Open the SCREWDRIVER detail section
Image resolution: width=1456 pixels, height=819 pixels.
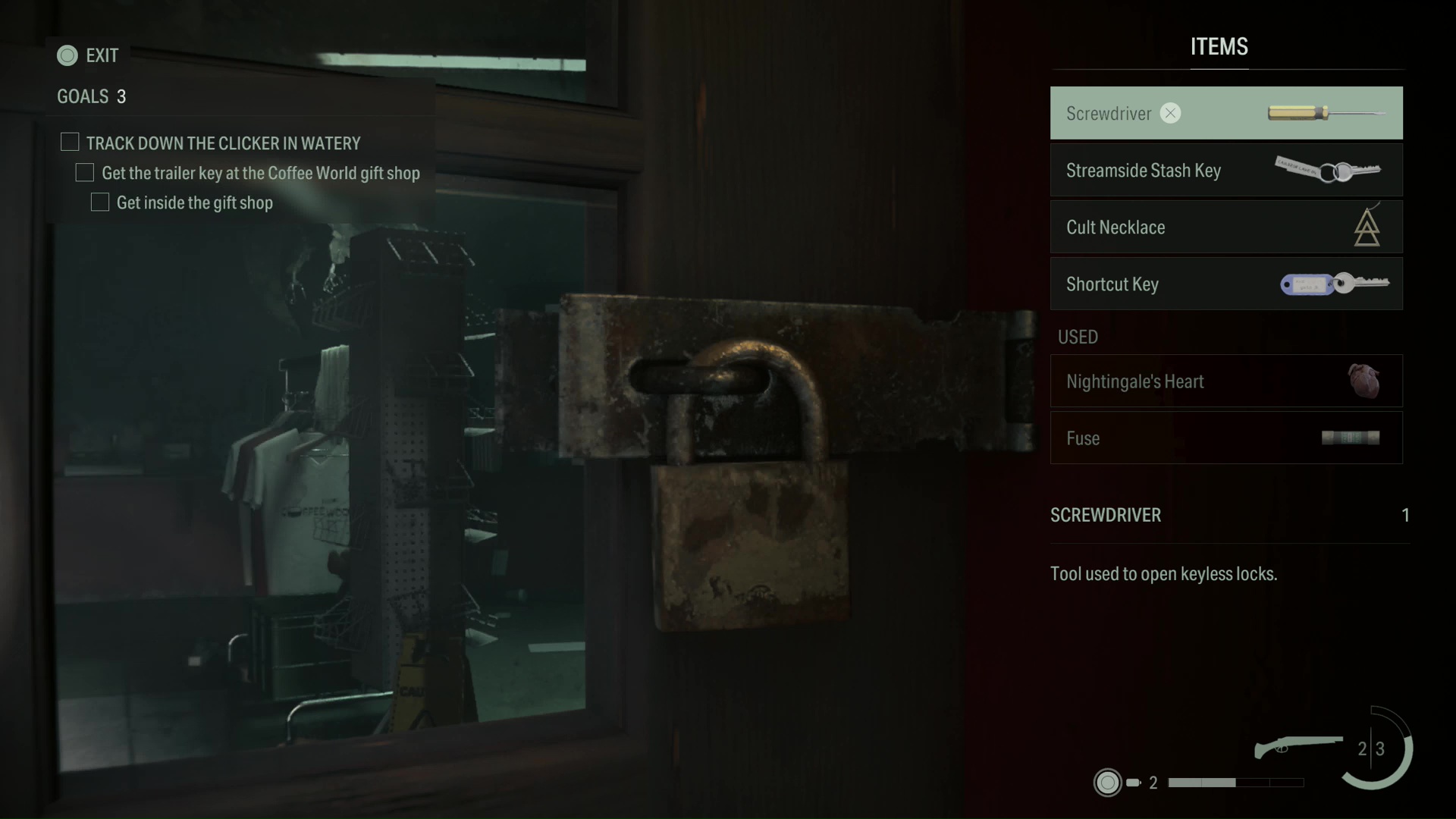(1106, 516)
